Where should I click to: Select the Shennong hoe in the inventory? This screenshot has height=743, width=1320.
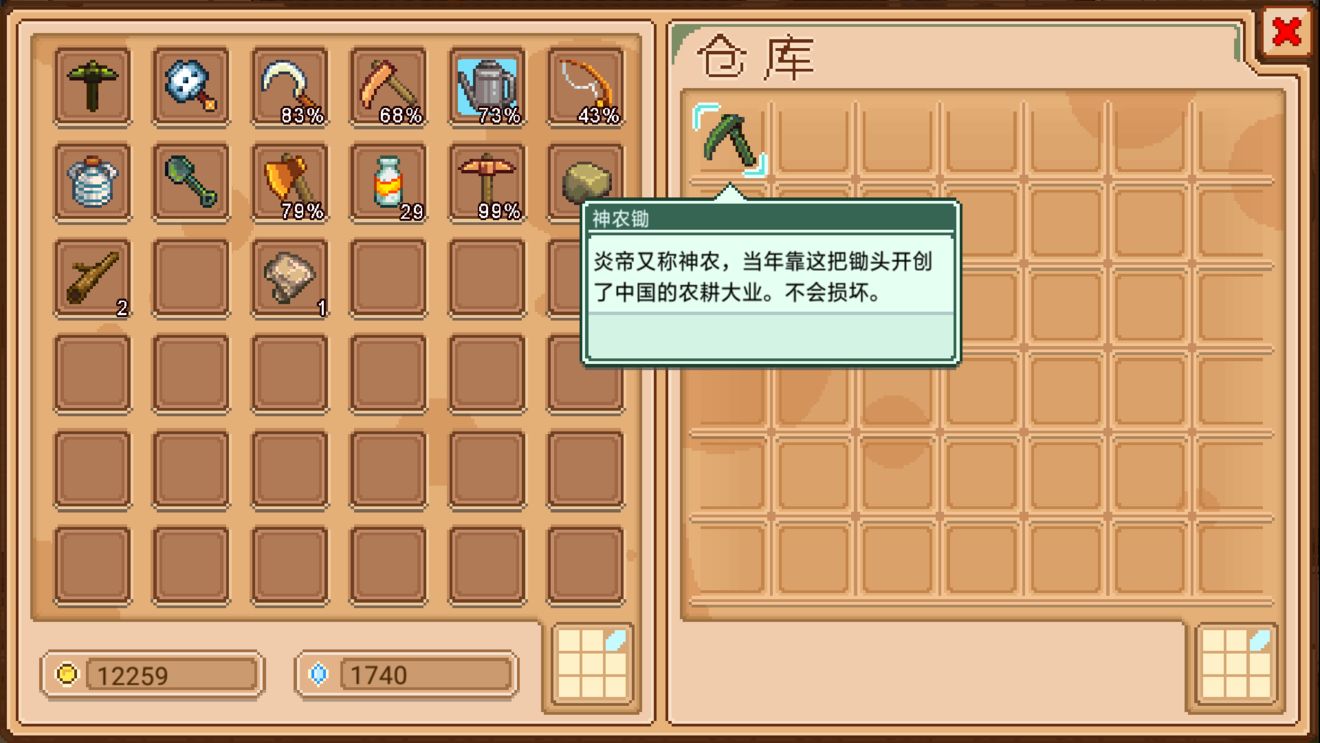pos(92,85)
